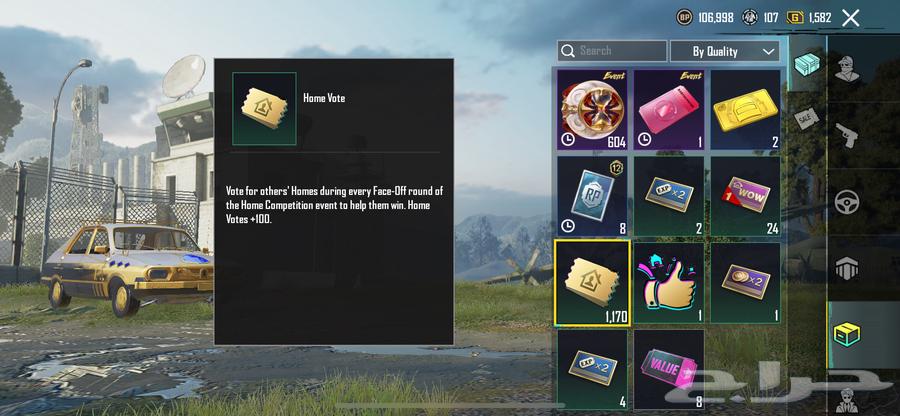Select the WOW ticket with 24 count
Image resolution: width=900 pixels, height=416 pixels.
[745, 194]
